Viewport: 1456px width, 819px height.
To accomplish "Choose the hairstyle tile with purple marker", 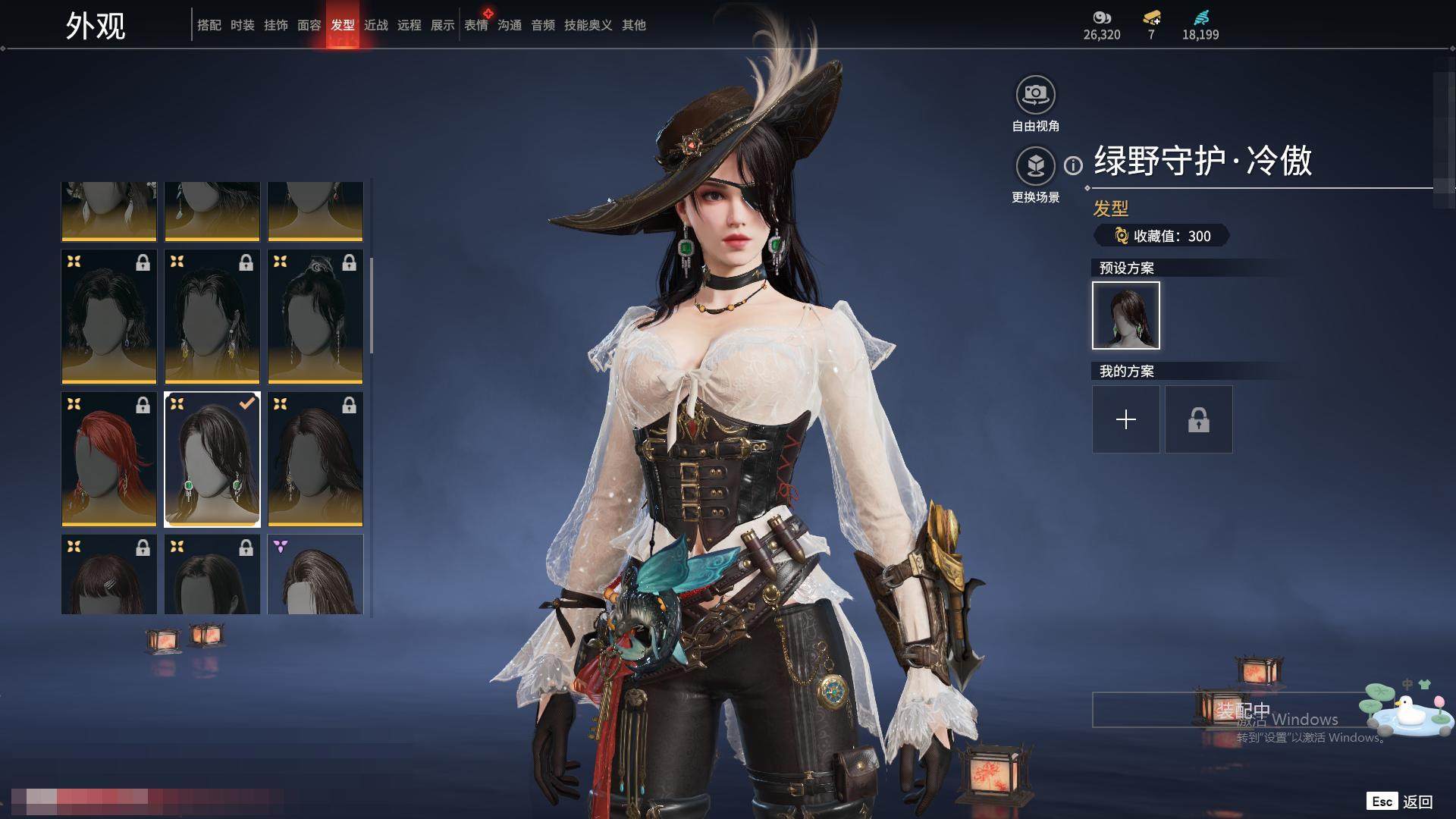I will 315,574.
